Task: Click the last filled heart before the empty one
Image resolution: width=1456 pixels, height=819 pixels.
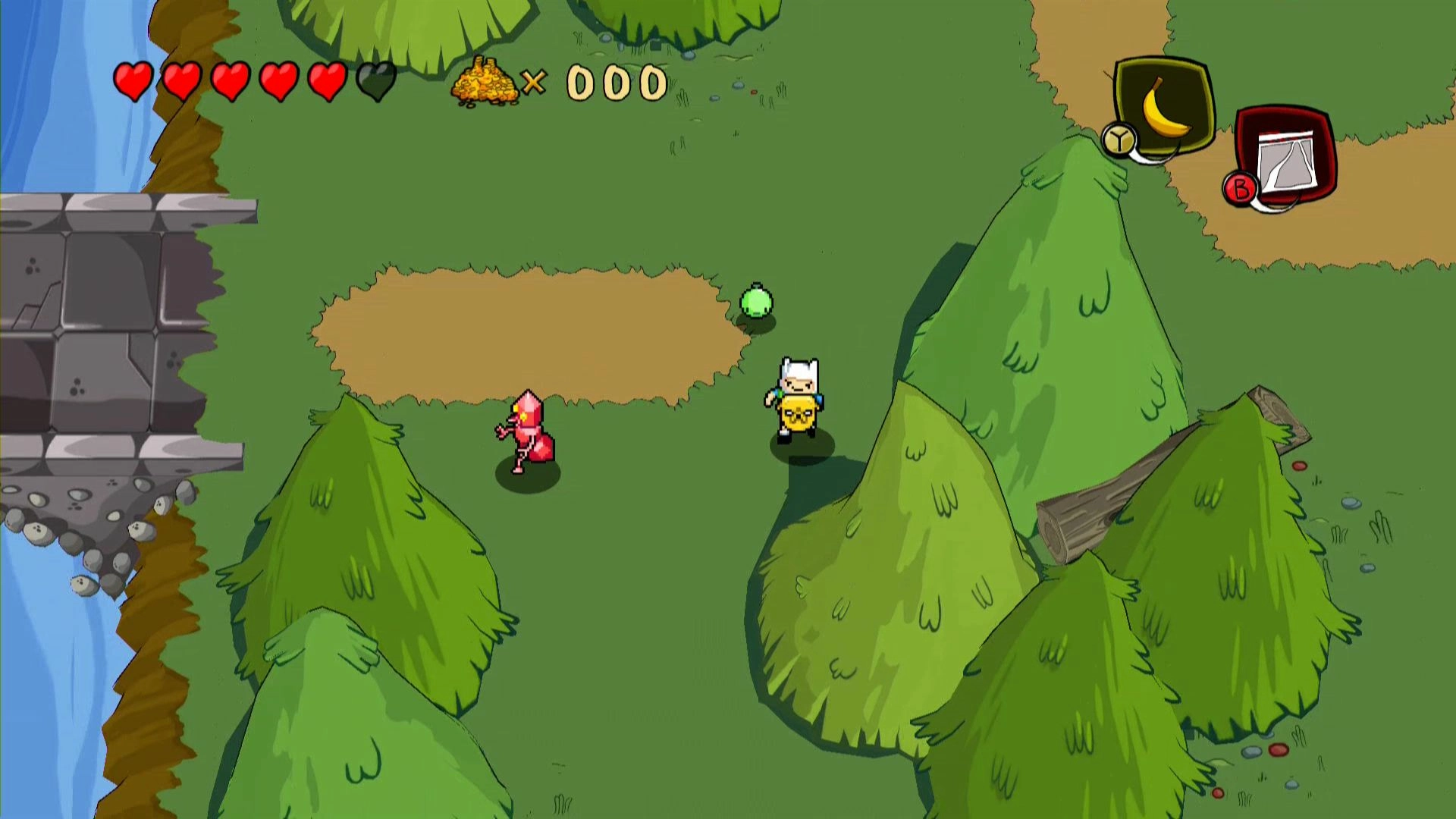Action: (326, 80)
